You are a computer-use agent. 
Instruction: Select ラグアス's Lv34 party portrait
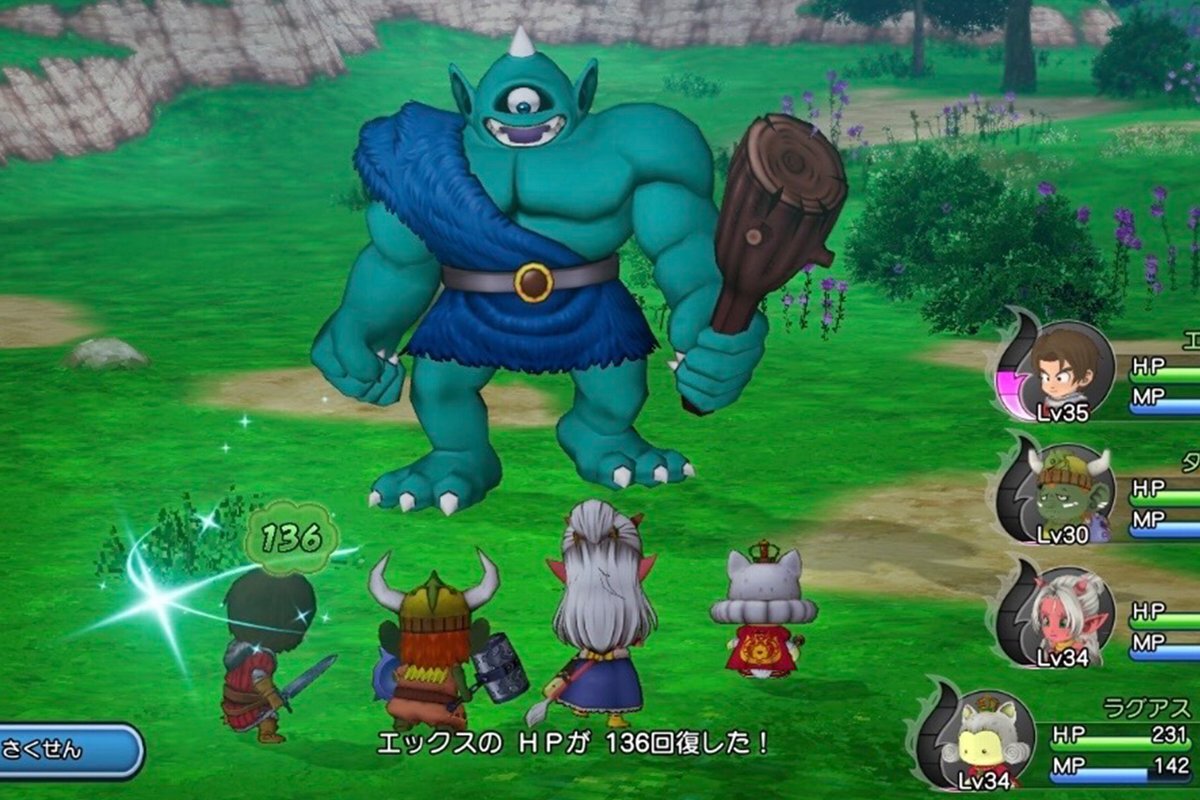(984, 738)
